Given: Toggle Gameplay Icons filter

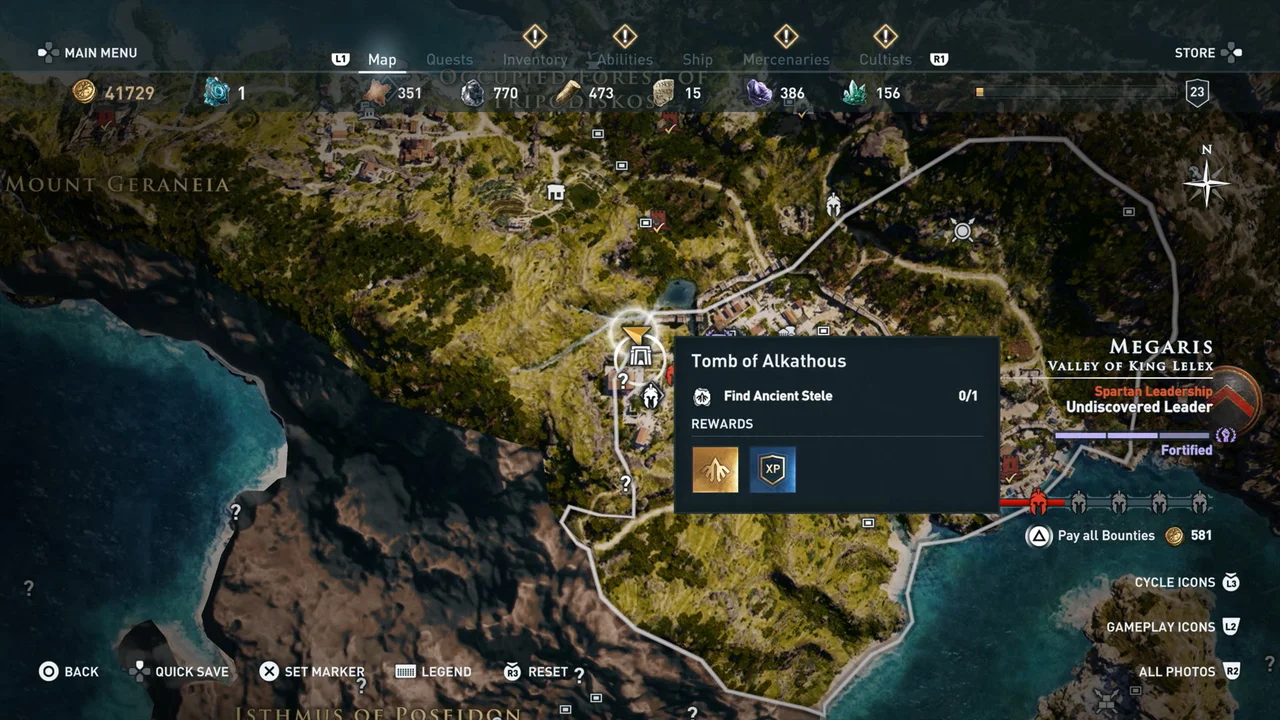Looking at the screenshot, I should (x=1160, y=627).
